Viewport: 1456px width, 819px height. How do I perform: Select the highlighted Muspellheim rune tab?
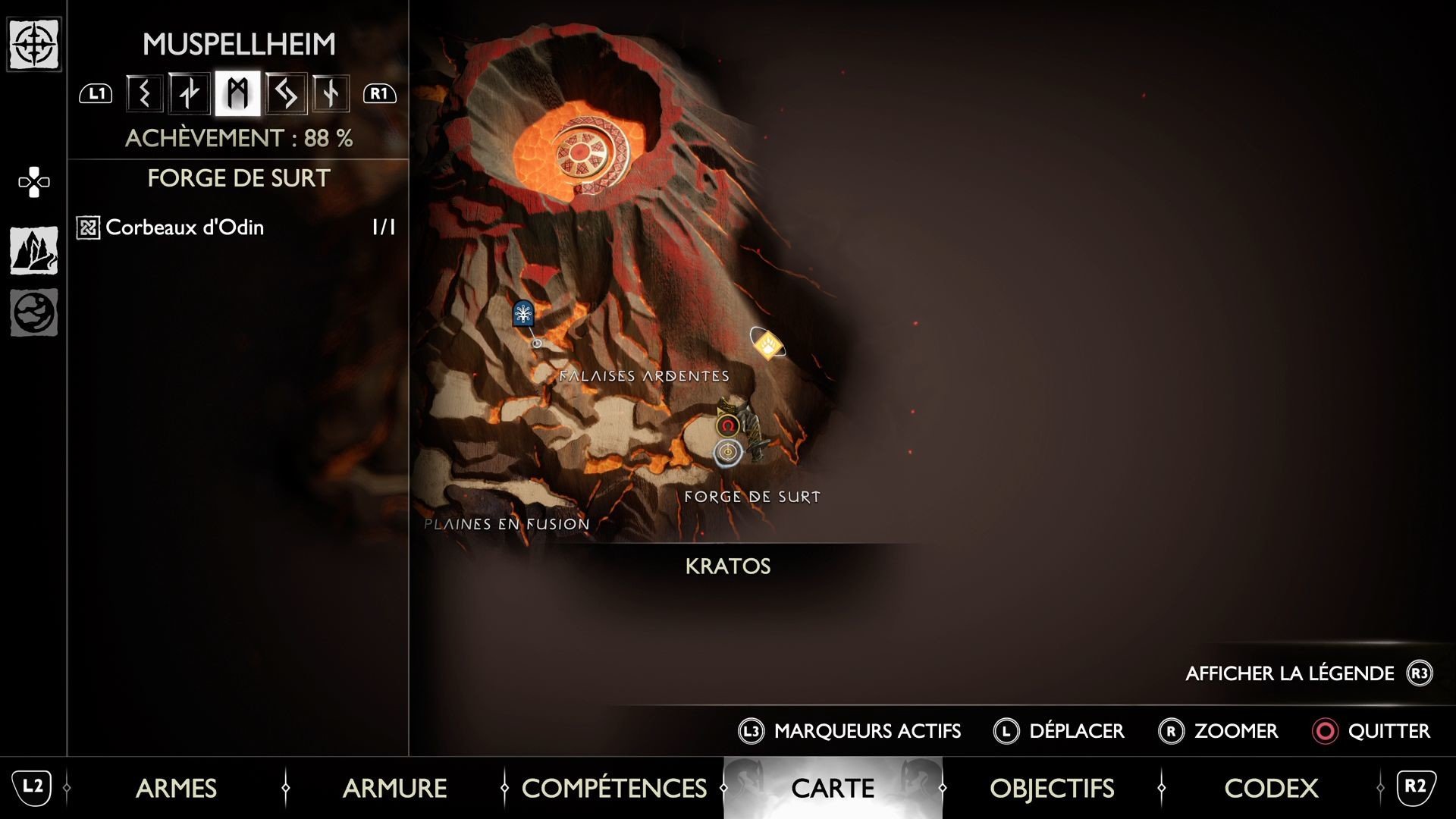(x=237, y=92)
